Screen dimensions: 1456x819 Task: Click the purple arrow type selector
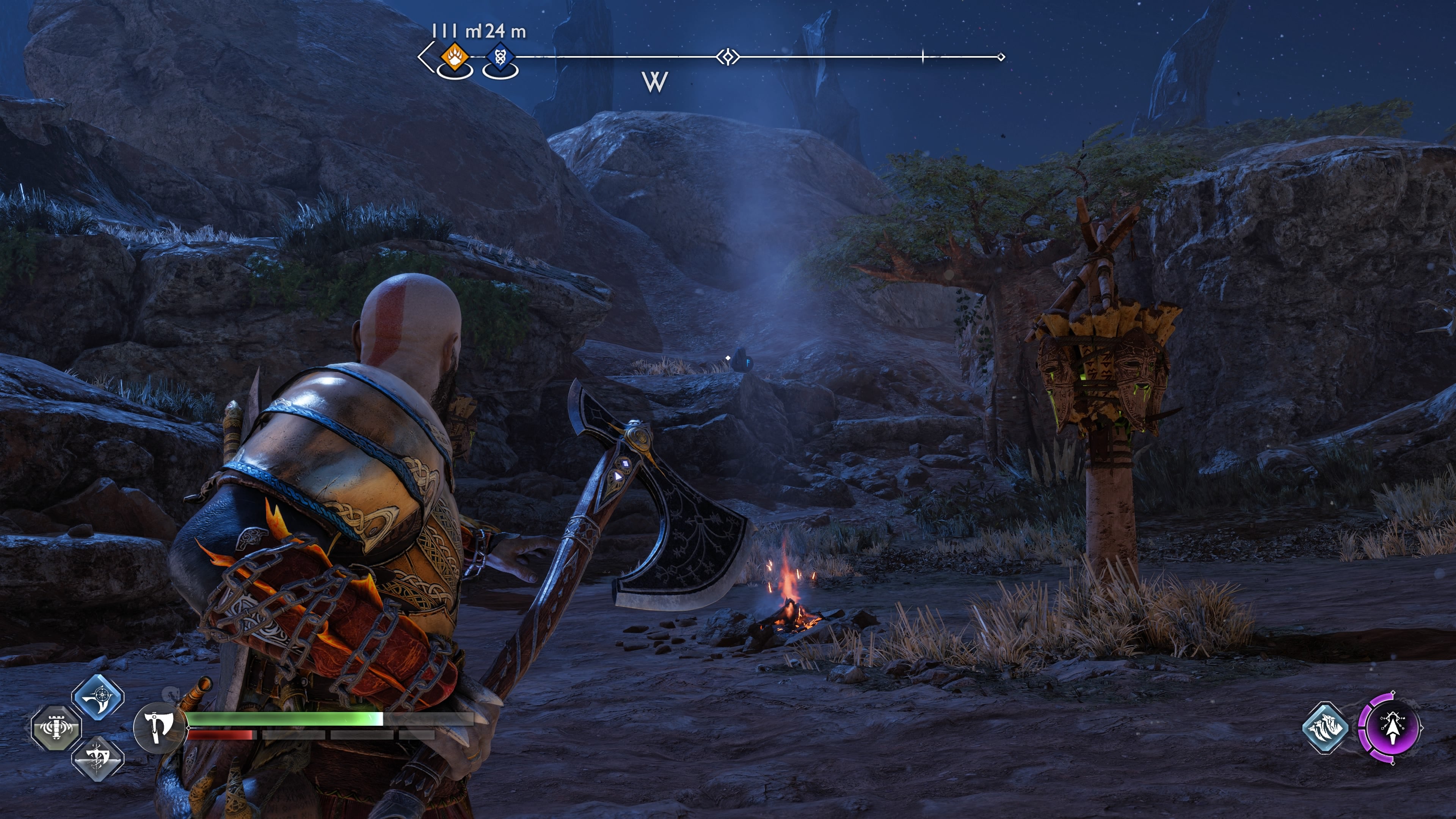point(1391,728)
